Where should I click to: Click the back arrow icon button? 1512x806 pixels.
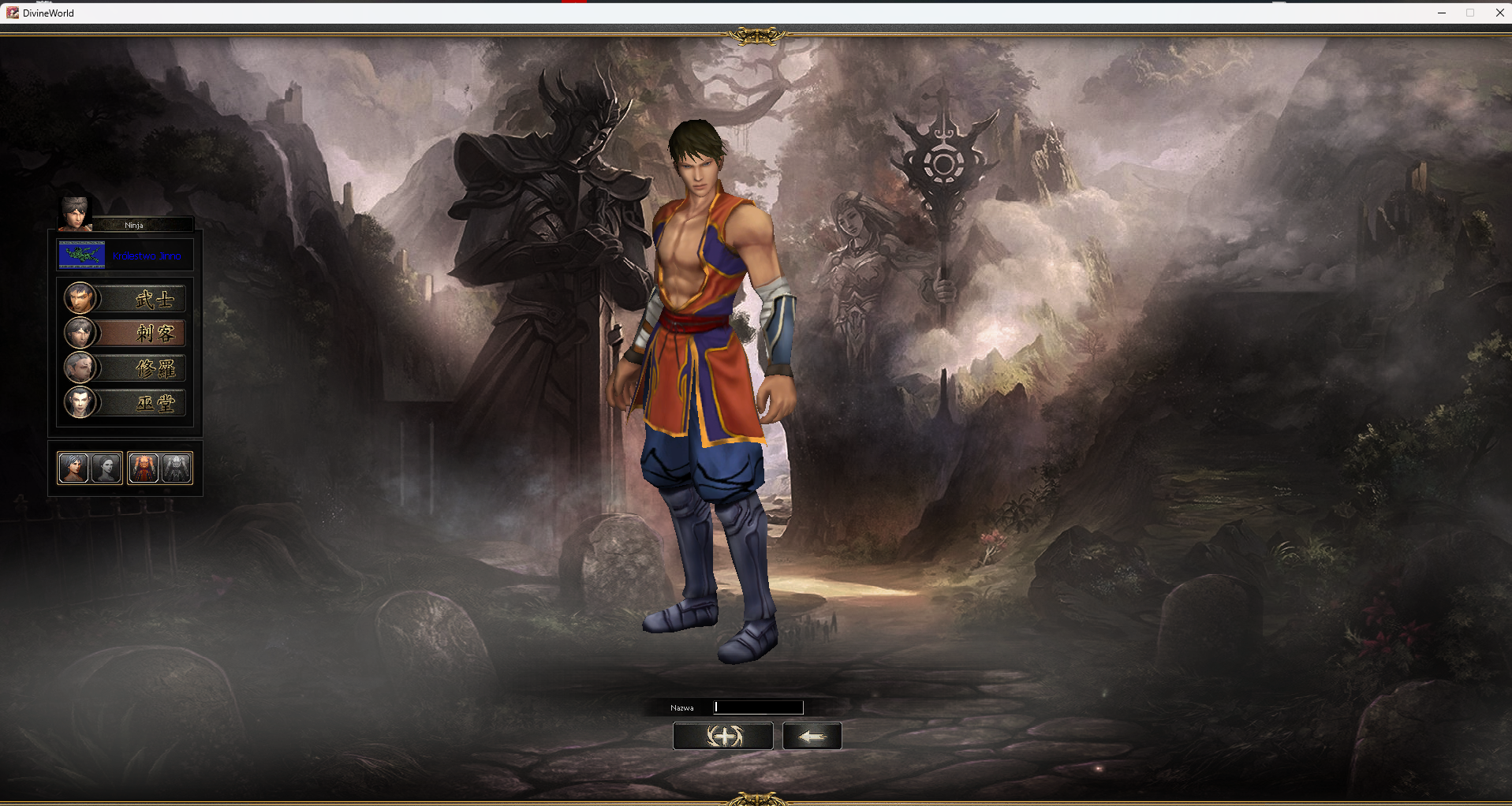click(x=812, y=736)
